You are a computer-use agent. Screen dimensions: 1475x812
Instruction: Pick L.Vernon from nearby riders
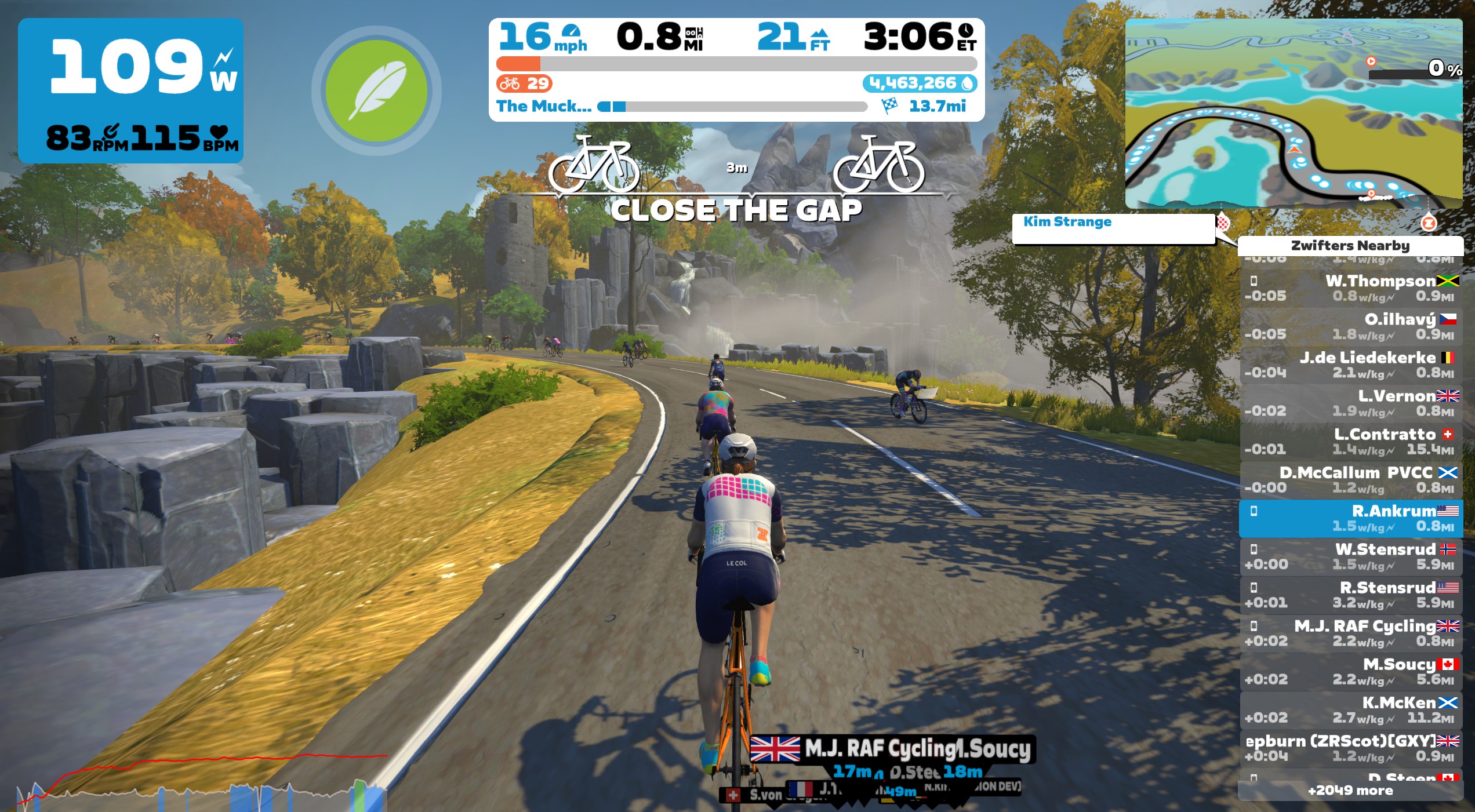point(1351,403)
